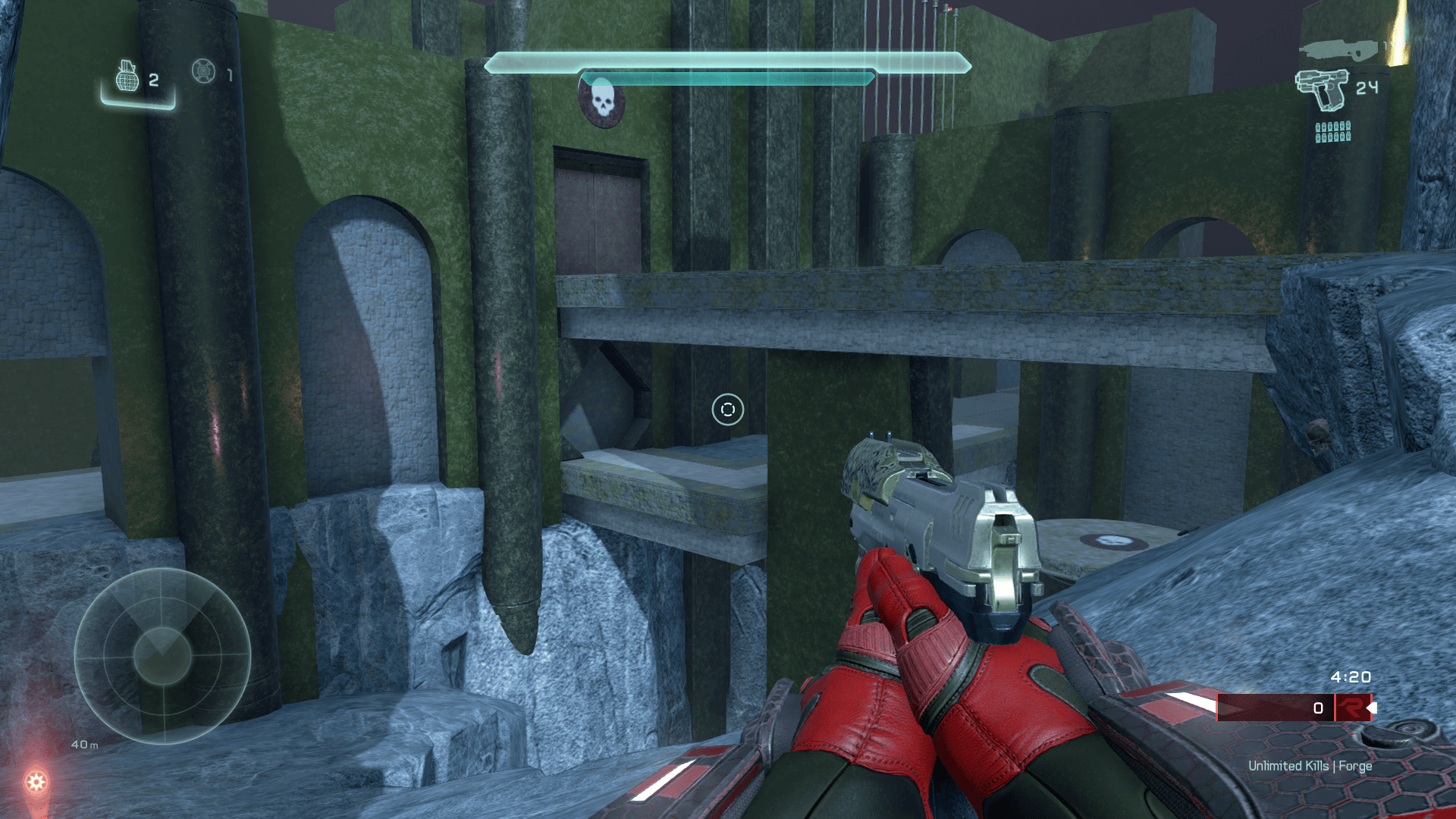Click the circular motion tracker radar
Viewport: 1456px width, 819px height.
pos(162,655)
